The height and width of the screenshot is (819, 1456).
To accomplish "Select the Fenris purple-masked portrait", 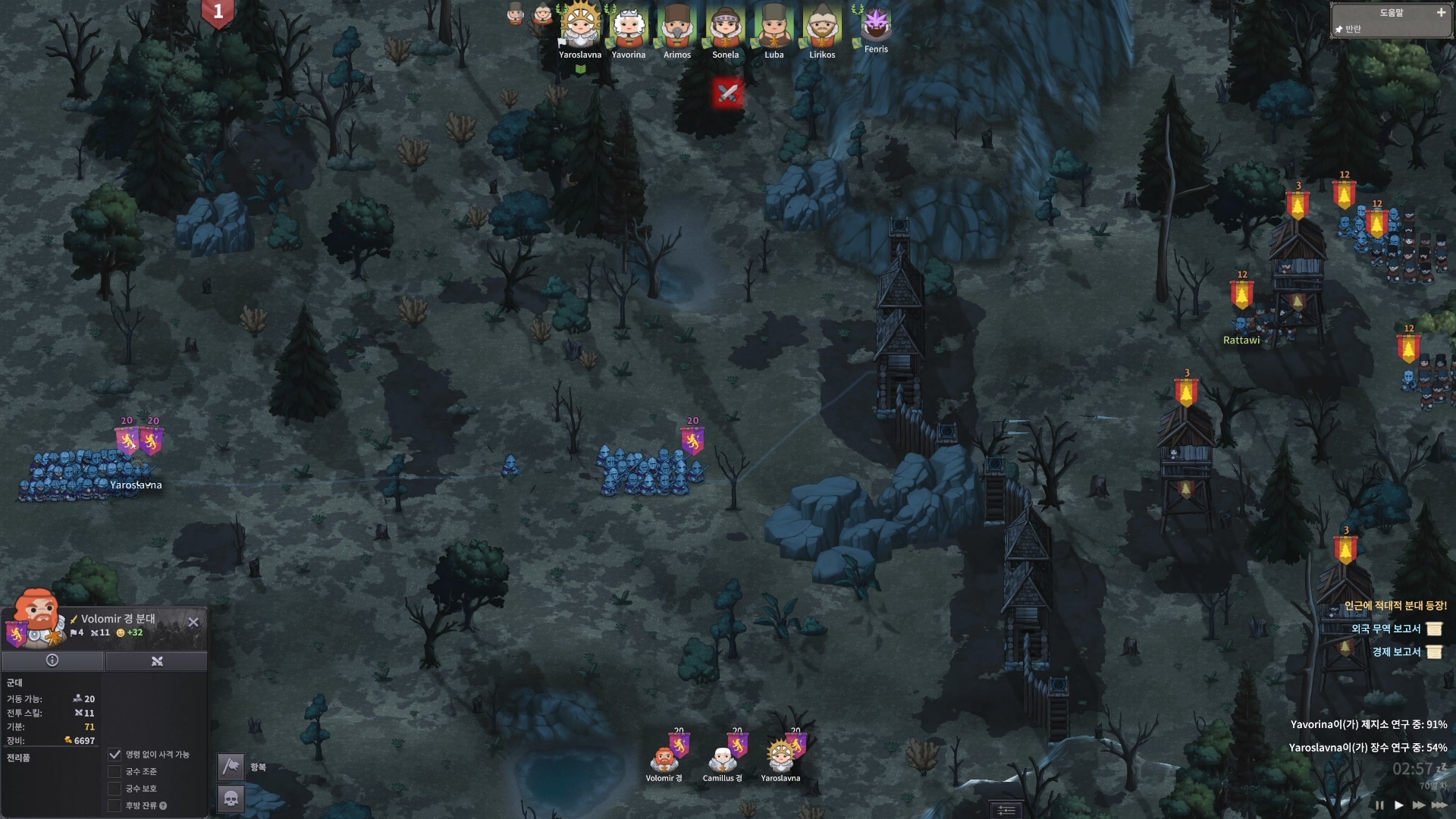I will [x=876, y=24].
